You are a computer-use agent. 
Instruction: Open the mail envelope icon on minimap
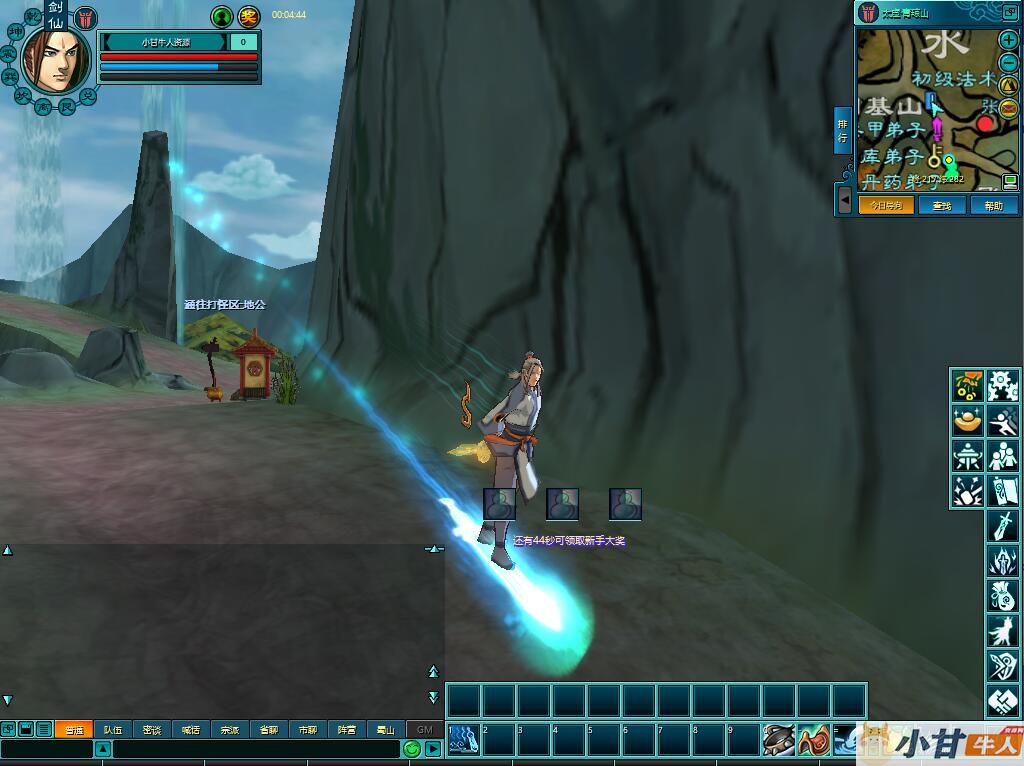tap(1009, 107)
